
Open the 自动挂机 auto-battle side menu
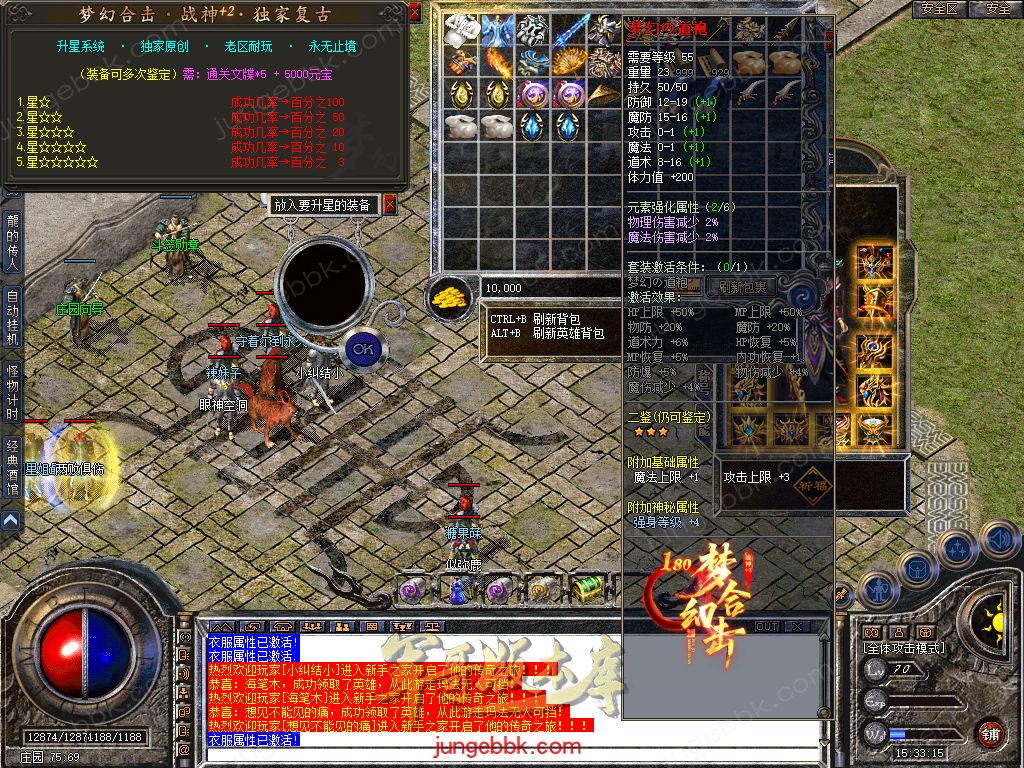click(x=12, y=318)
